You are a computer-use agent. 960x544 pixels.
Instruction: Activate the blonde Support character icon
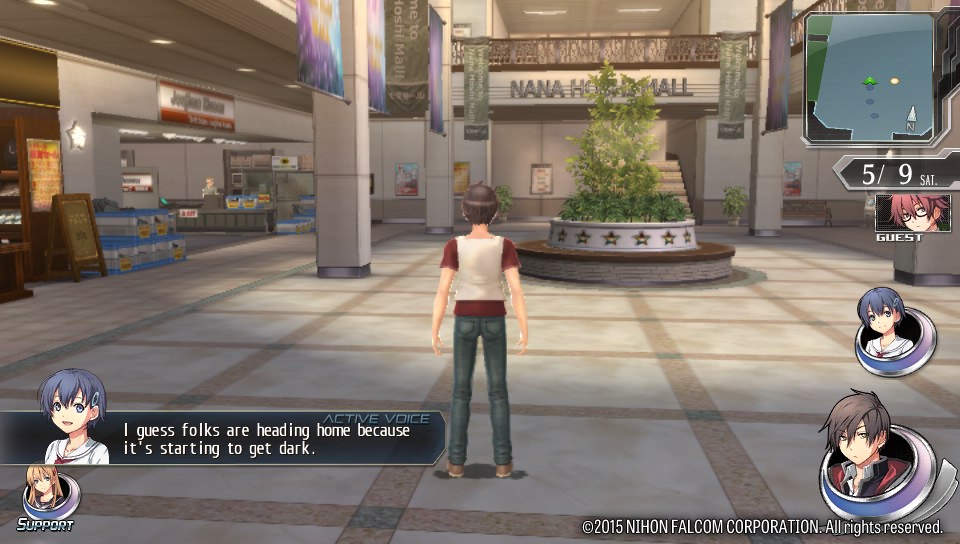point(47,495)
